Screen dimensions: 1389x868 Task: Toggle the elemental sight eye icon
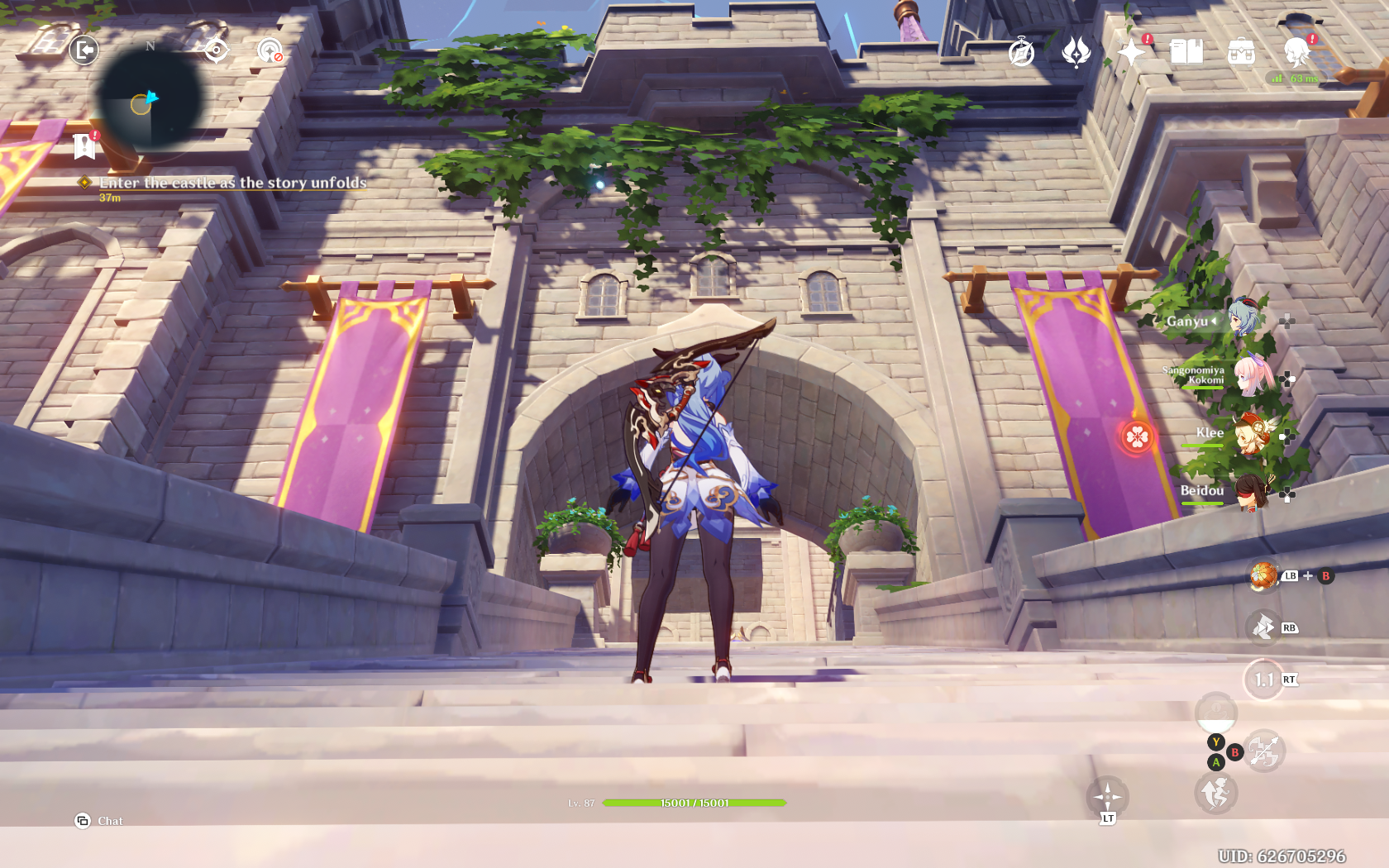coord(216,50)
